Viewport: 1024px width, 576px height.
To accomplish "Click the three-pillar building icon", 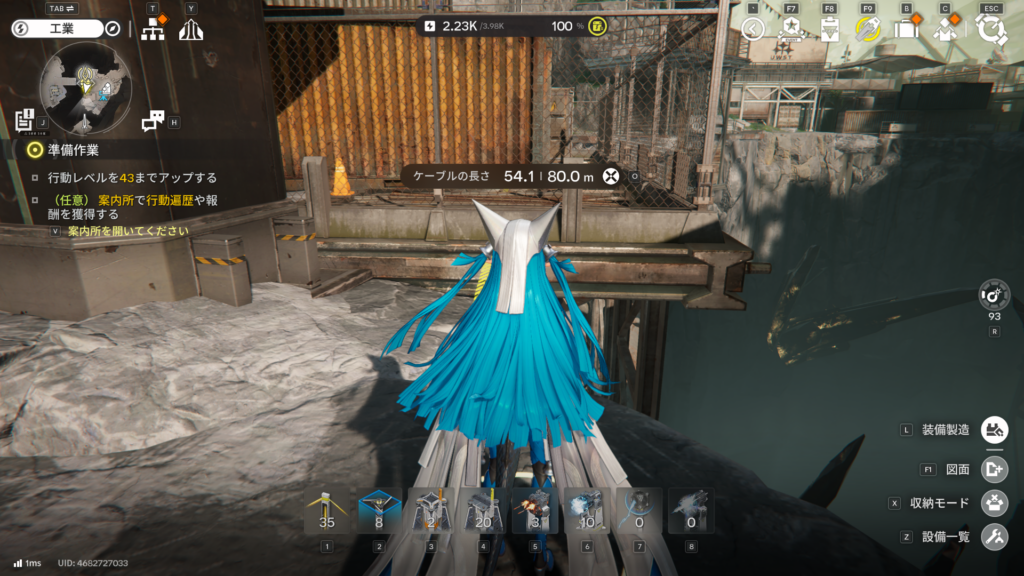I will (191, 30).
